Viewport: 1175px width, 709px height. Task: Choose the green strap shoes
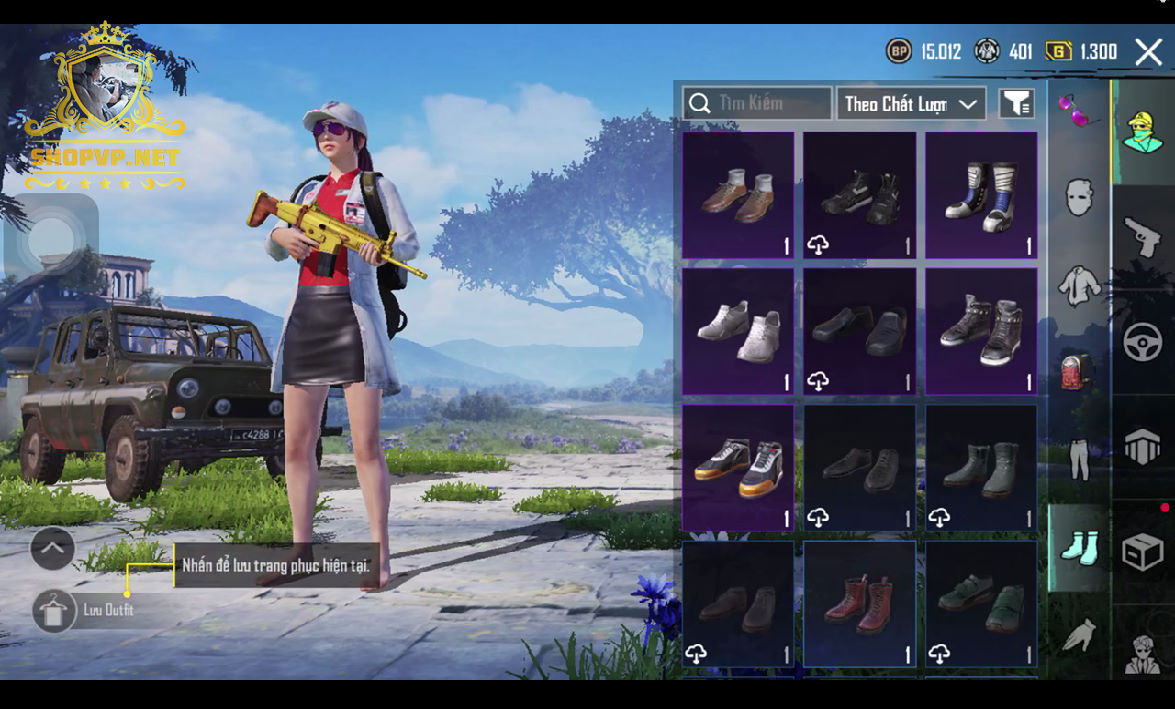[981, 604]
